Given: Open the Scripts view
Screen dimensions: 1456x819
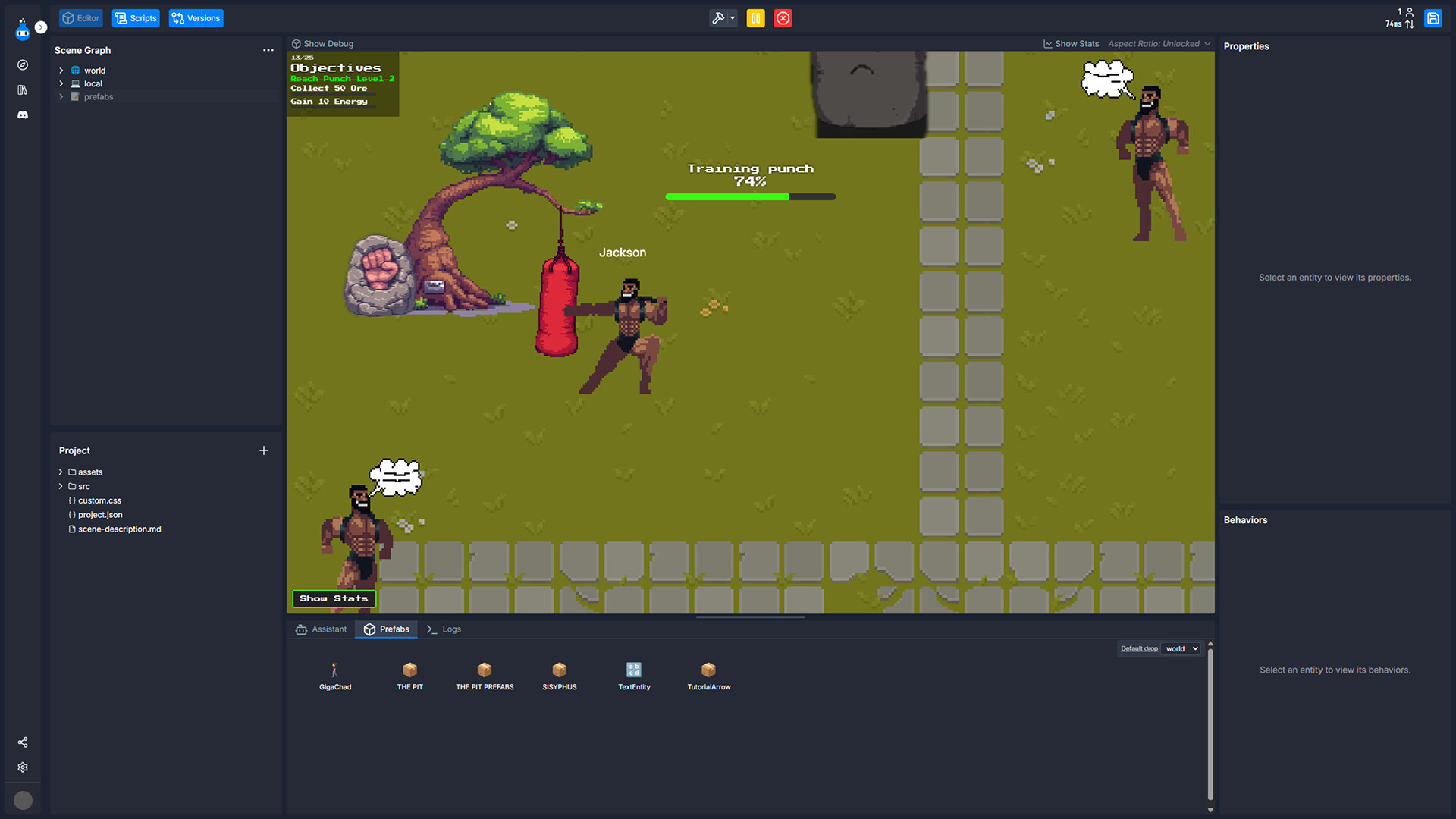Looking at the screenshot, I should tap(136, 17).
